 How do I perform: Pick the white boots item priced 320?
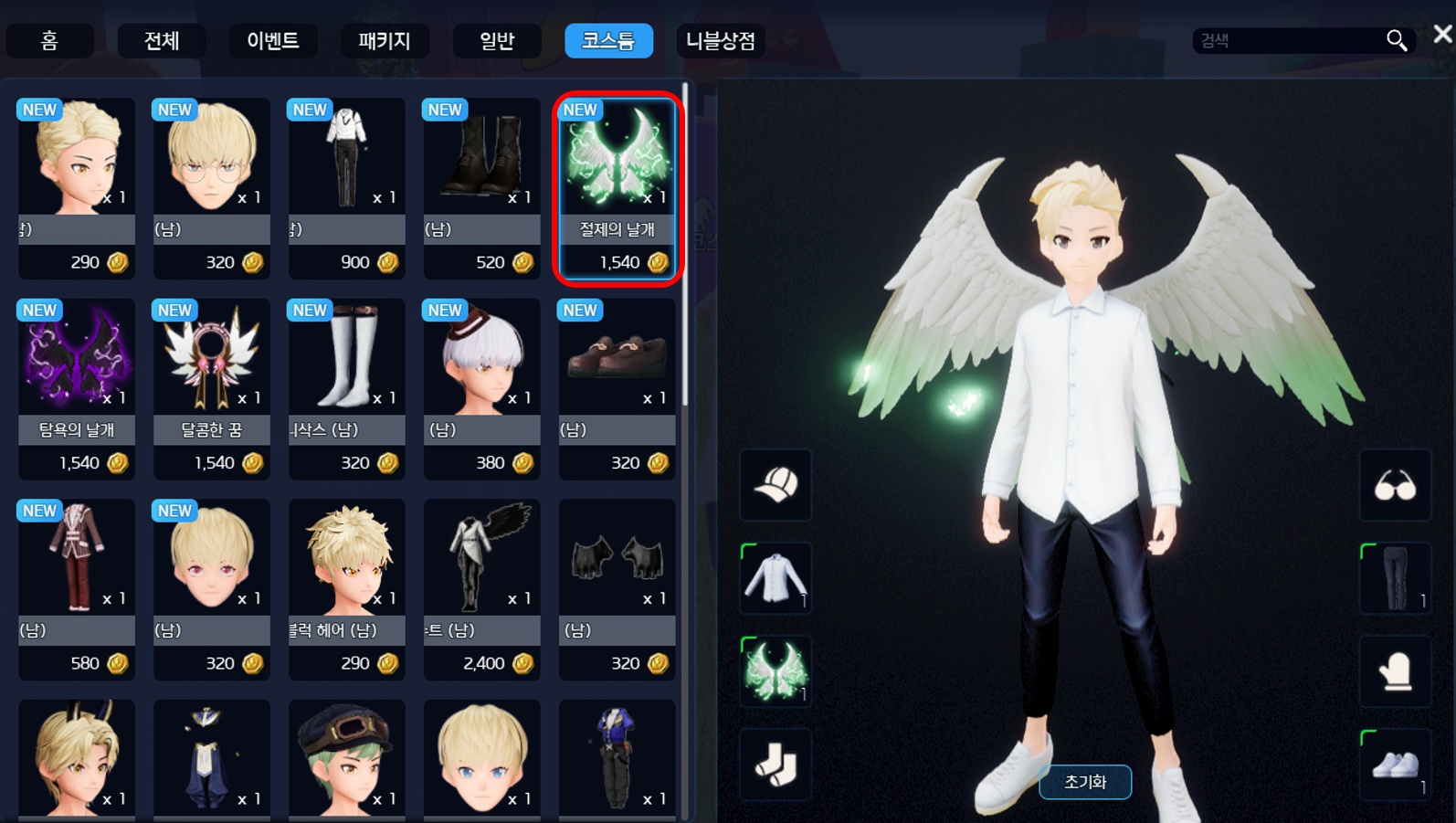pyautogui.click(x=347, y=388)
